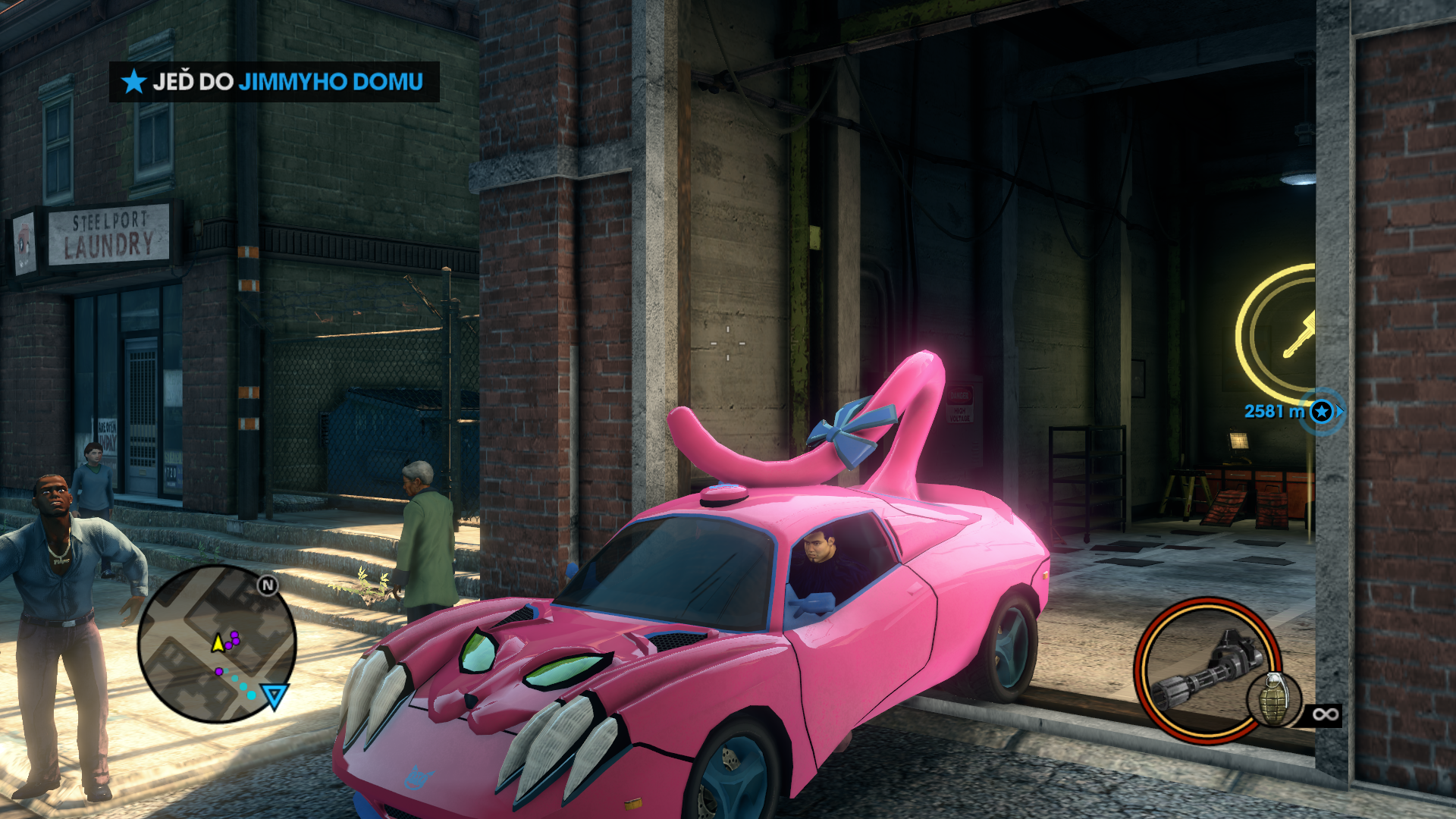Screen dimensions: 1456x819
Task: Click the blue star waypoint distance marker
Action: pos(1322,412)
